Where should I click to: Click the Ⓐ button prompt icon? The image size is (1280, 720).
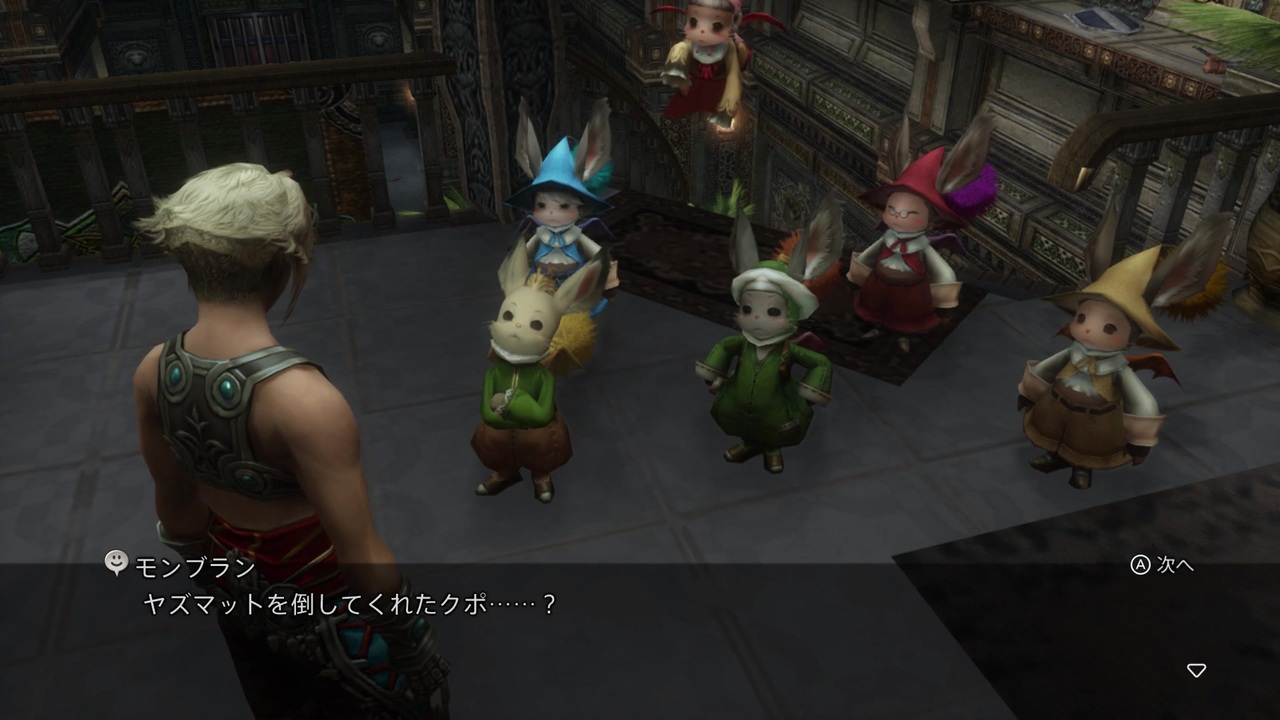click(x=1141, y=564)
